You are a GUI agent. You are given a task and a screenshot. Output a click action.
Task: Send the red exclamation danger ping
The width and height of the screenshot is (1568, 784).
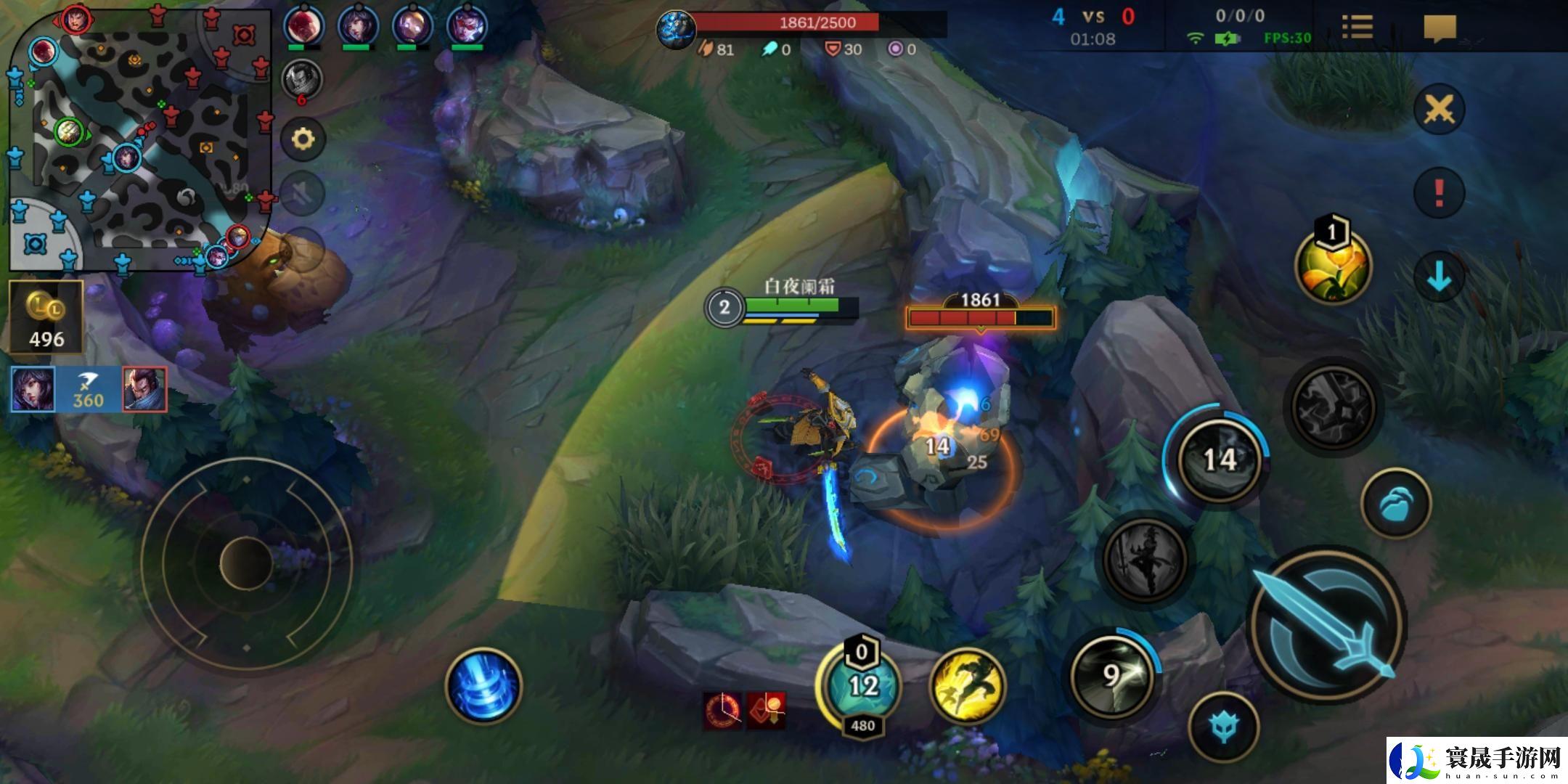[1439, 193]
